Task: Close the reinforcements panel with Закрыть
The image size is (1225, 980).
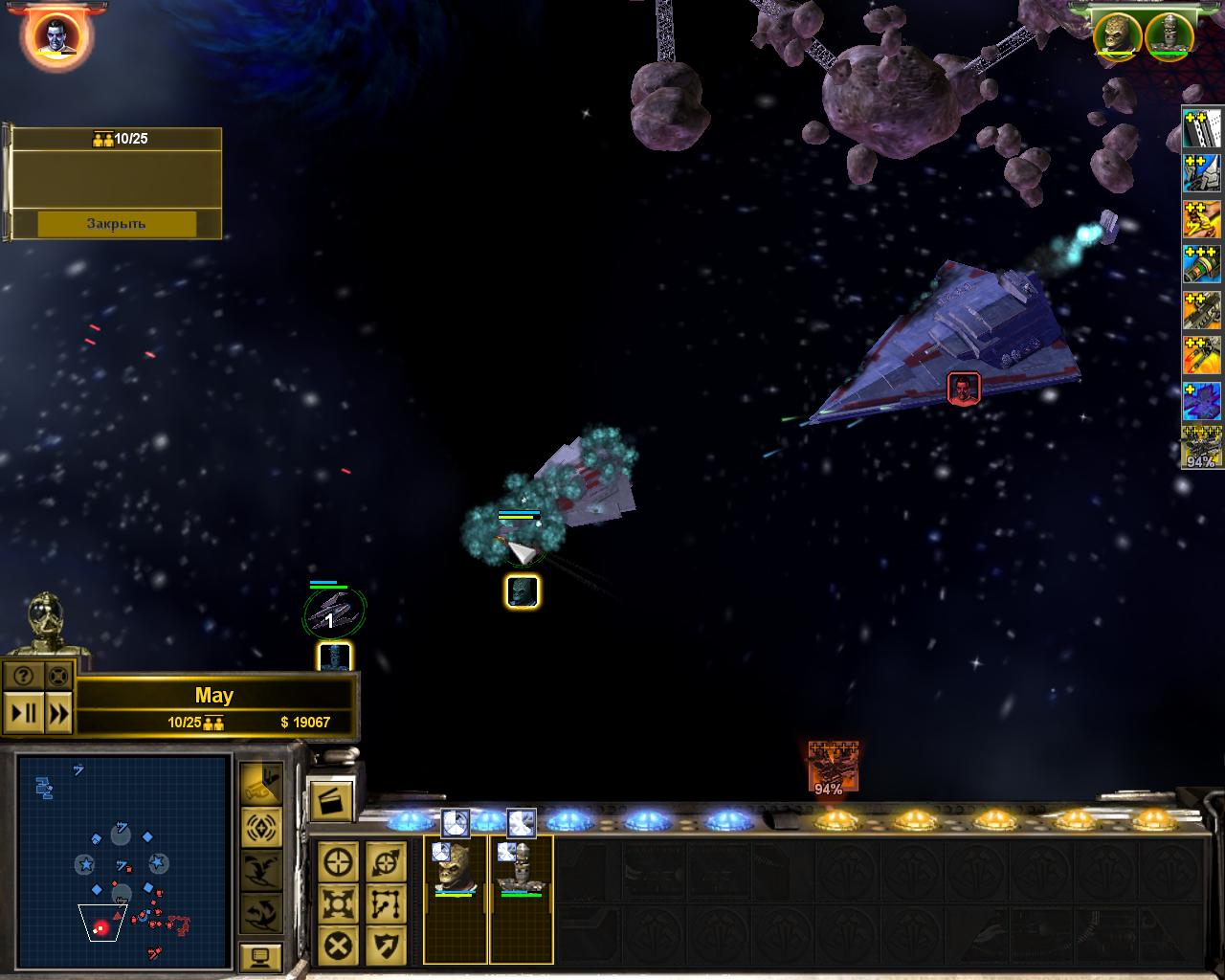Action: [116, 224]
